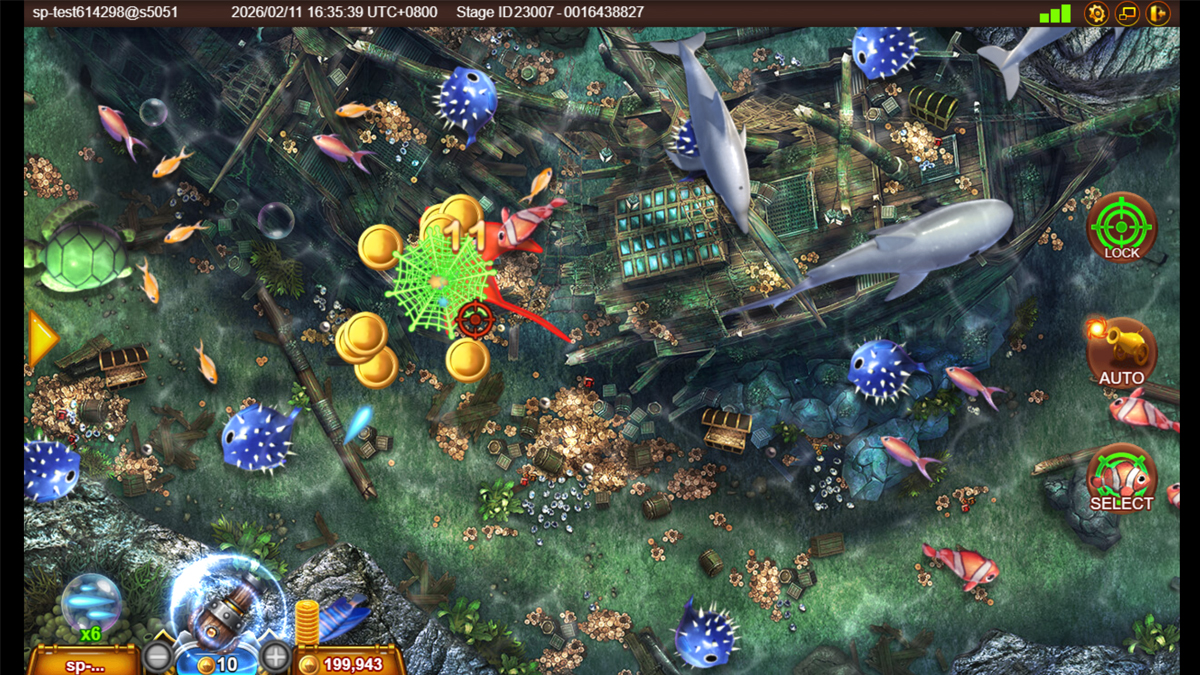Toggle the AUTO fire cannon button
1200x675 pixels.
(x=1121, y=352)
